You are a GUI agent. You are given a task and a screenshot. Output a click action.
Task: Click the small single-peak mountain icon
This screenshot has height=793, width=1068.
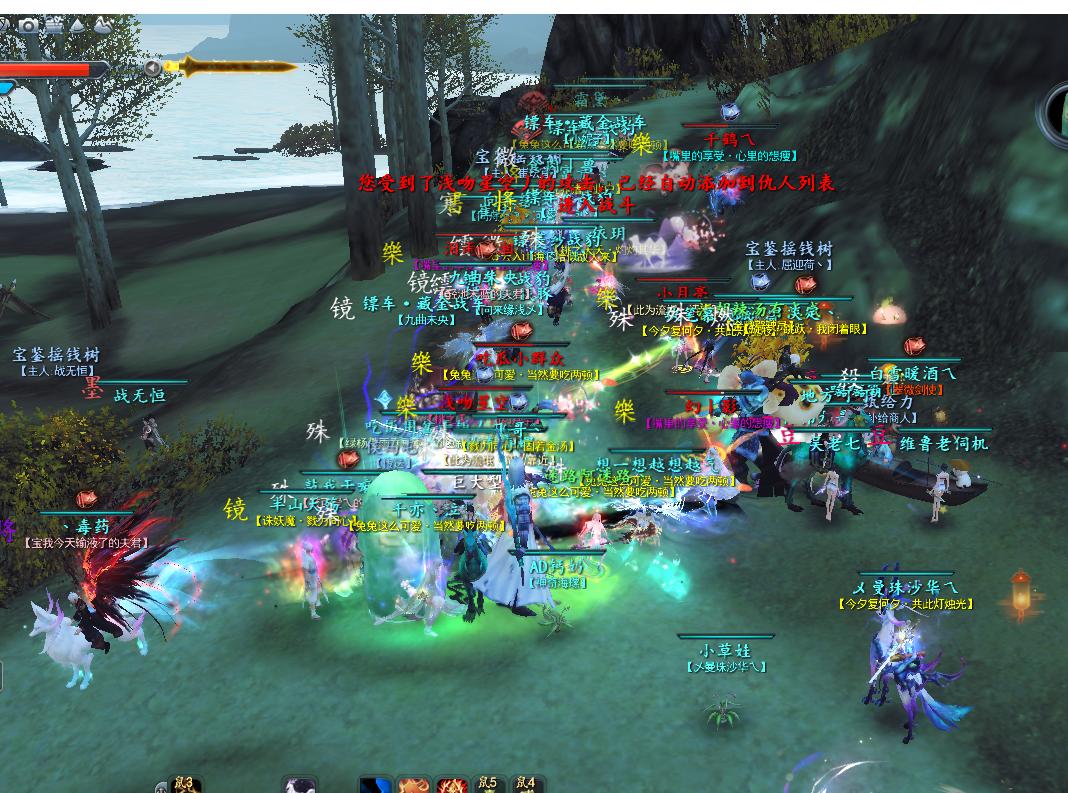78,25
